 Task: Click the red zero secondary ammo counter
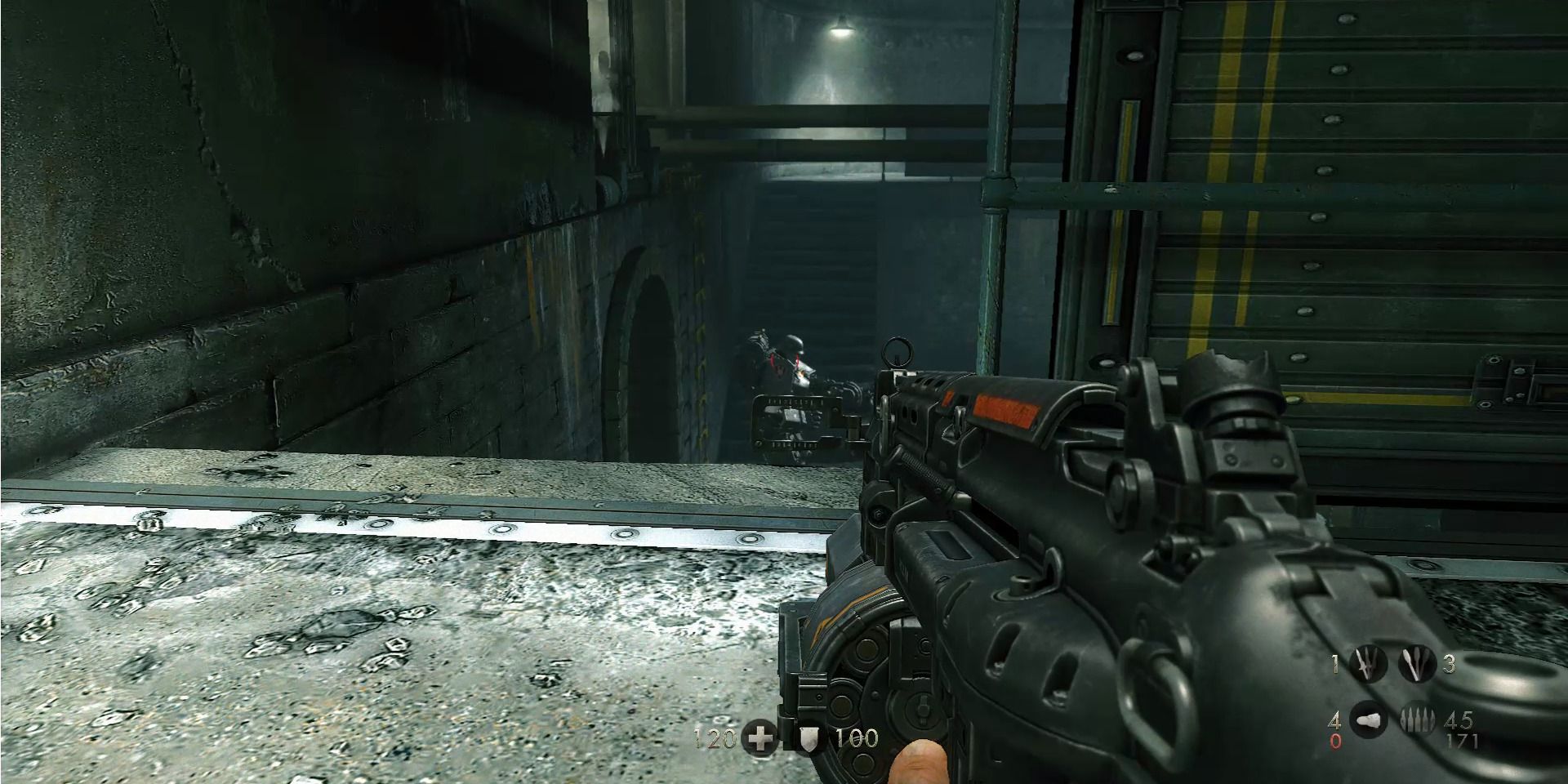tap(1334, 742)
